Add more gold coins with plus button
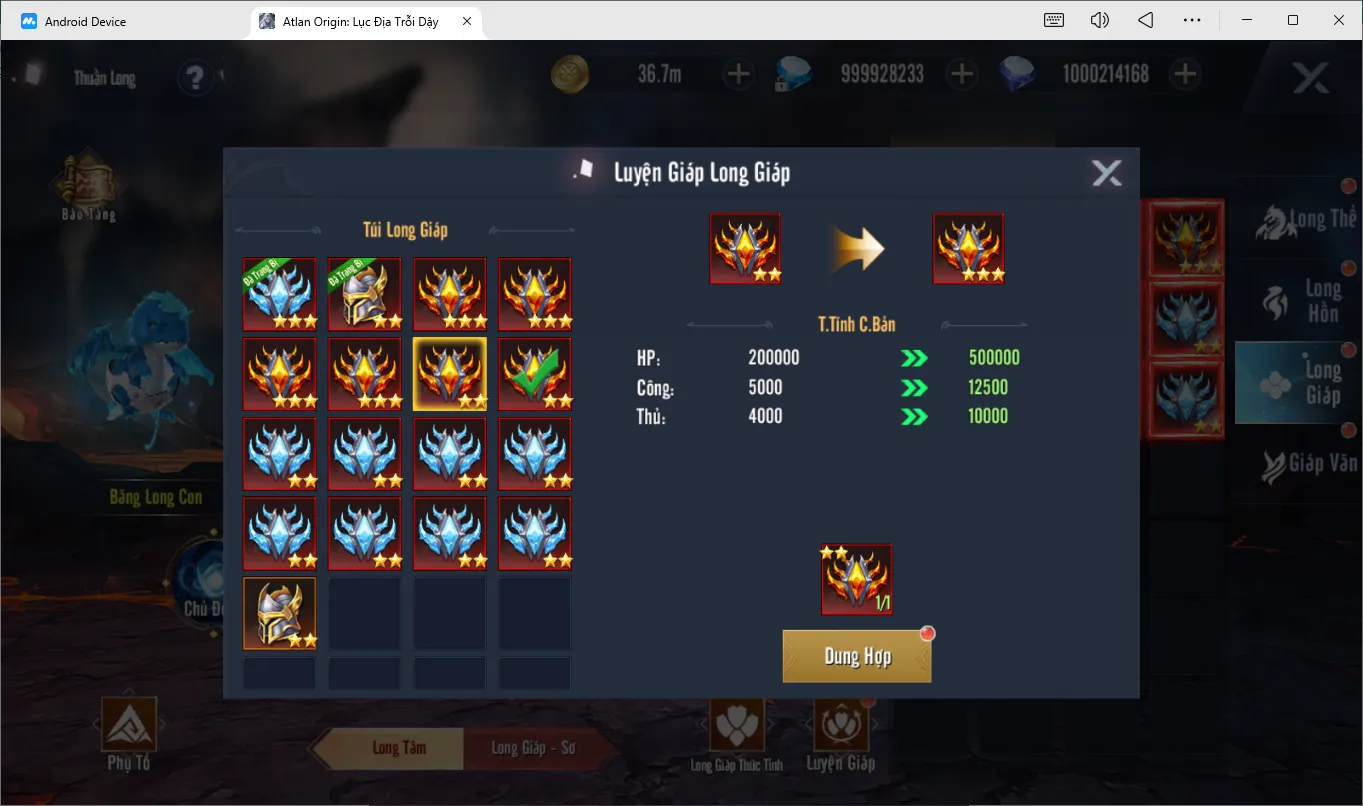The image size is (1363, 806). [737, 74]
